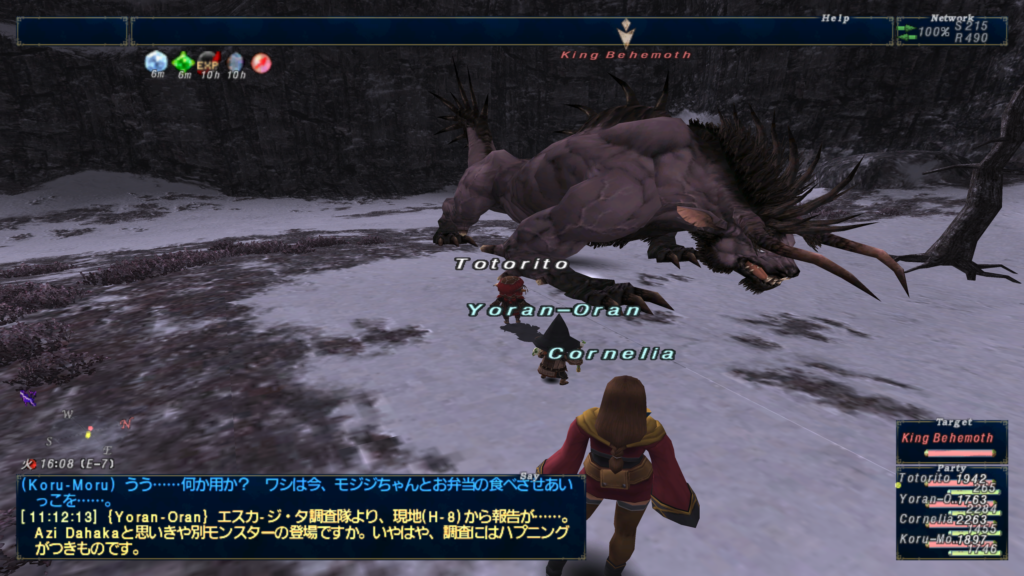Select the green gem status effect icon
The height and width of the screenshot is (576, 1024).
182,62
